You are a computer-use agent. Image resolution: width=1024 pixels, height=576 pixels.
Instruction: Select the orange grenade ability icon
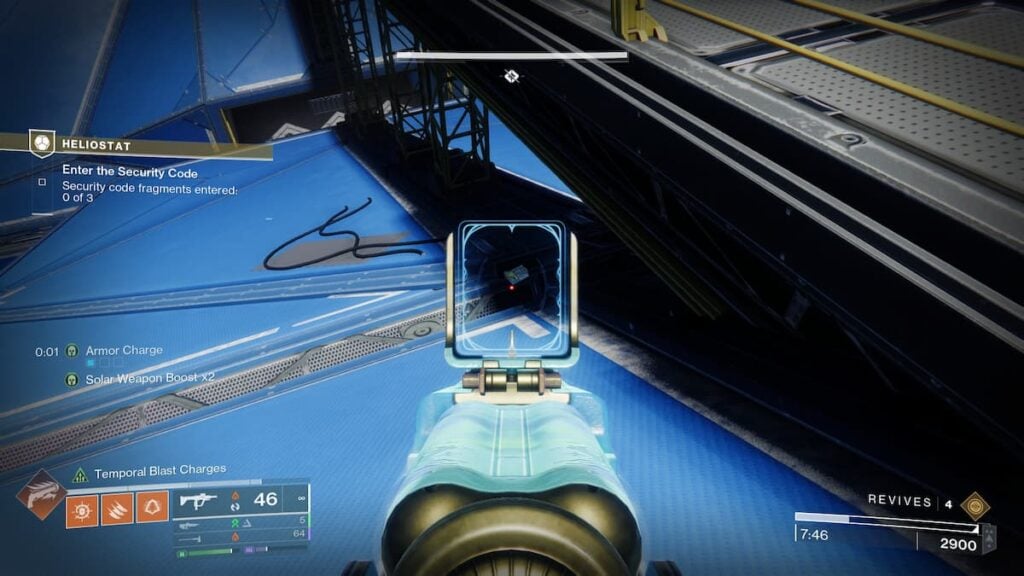81,507
